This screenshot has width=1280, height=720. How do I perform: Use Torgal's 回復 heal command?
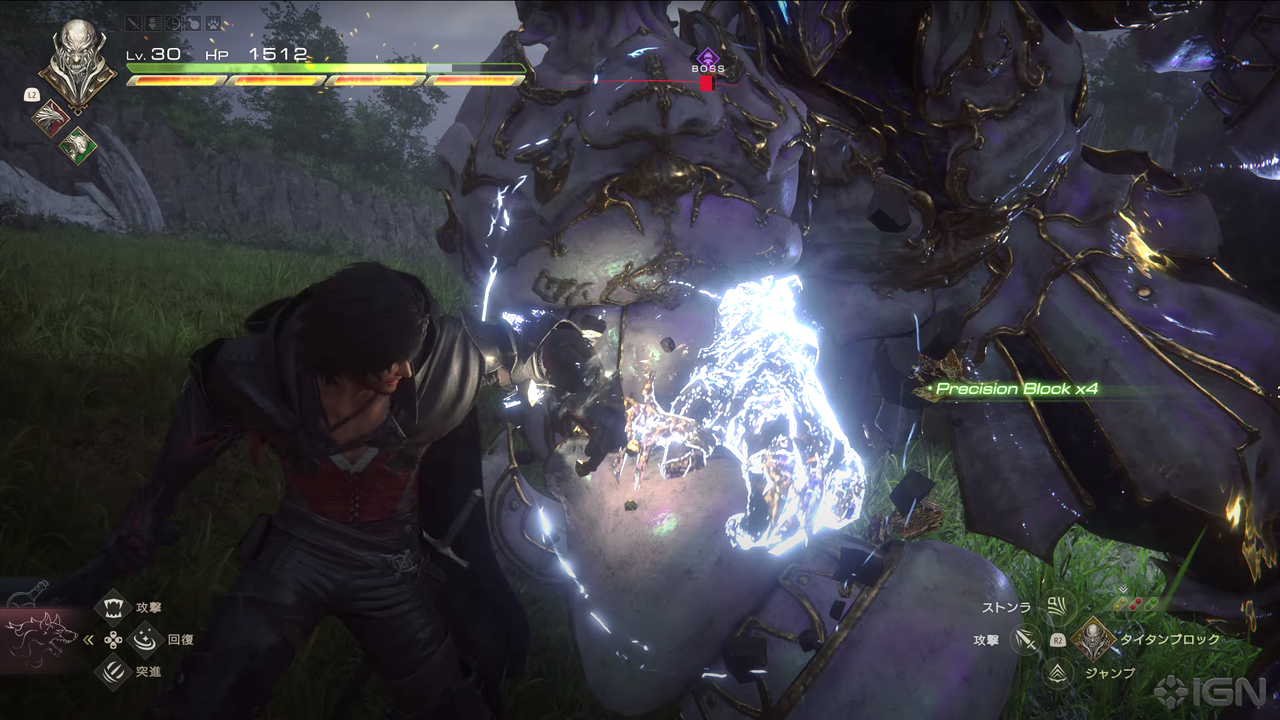pyautogui.click(x=146, y=638)
